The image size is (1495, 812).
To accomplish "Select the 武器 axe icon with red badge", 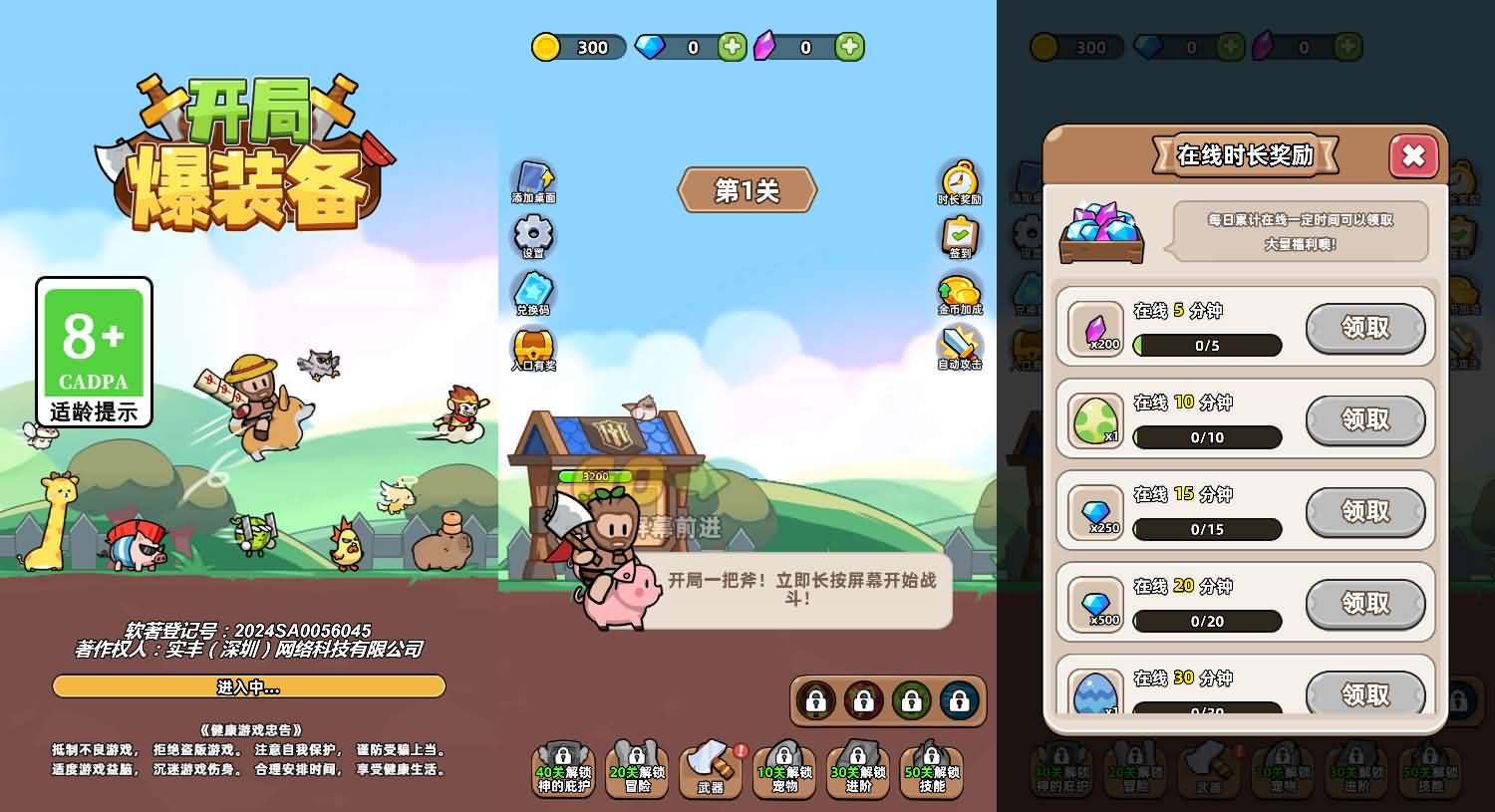I will (711, 767).
